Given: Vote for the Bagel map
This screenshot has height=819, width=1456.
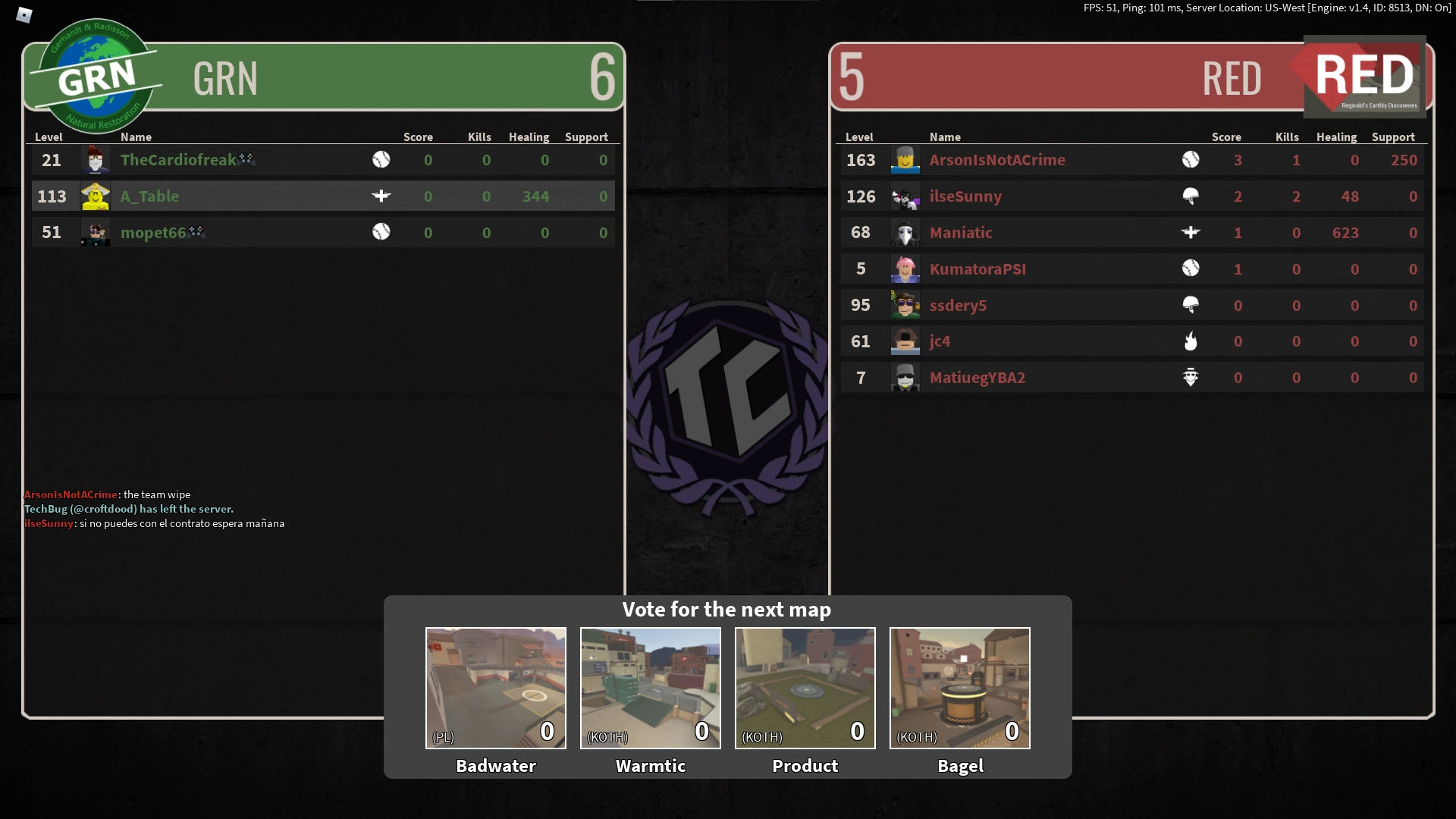Looking at the screenshot, I should pos(959,688).
